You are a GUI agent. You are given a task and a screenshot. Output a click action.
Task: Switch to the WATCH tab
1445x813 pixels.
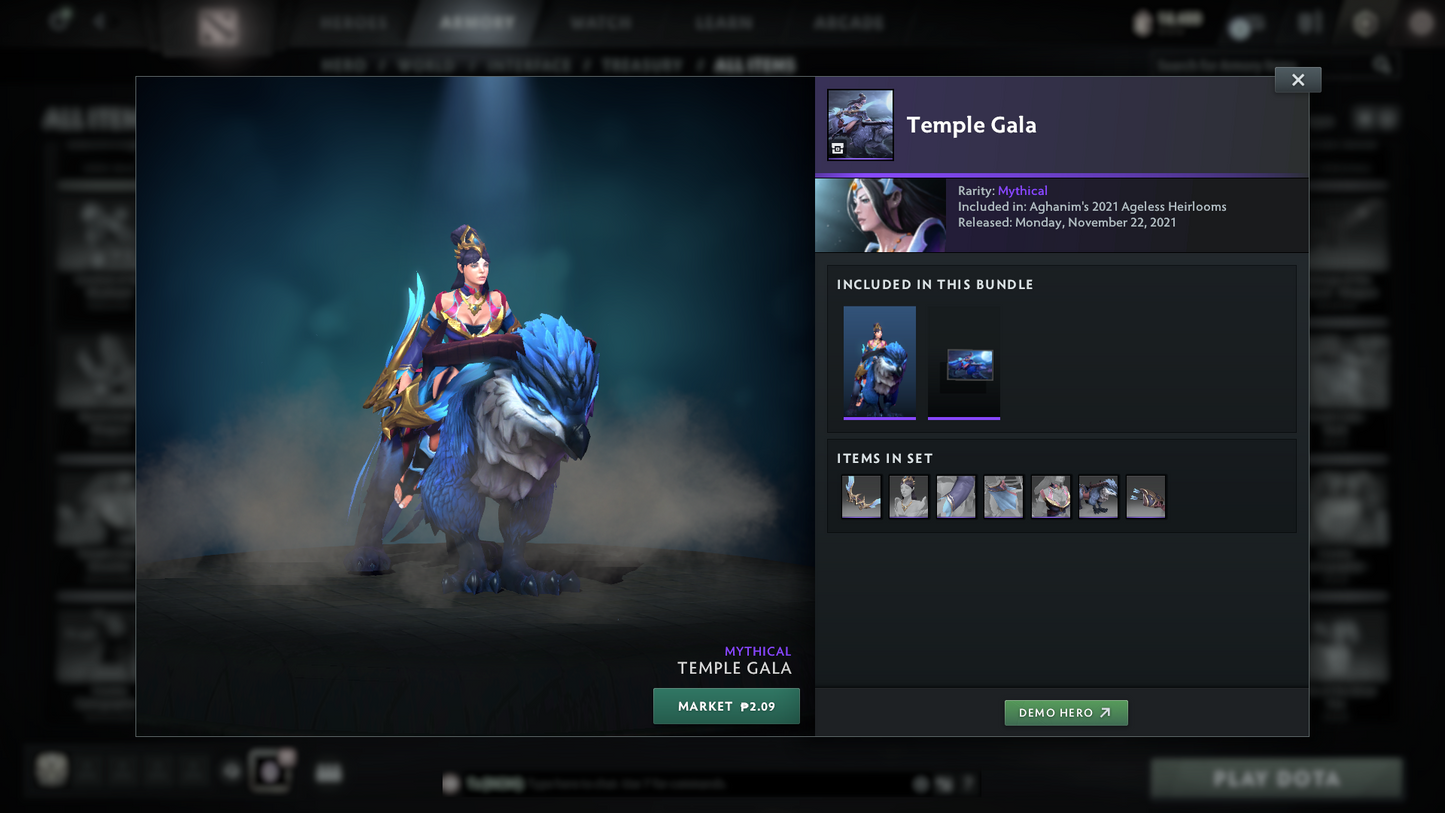601,21
